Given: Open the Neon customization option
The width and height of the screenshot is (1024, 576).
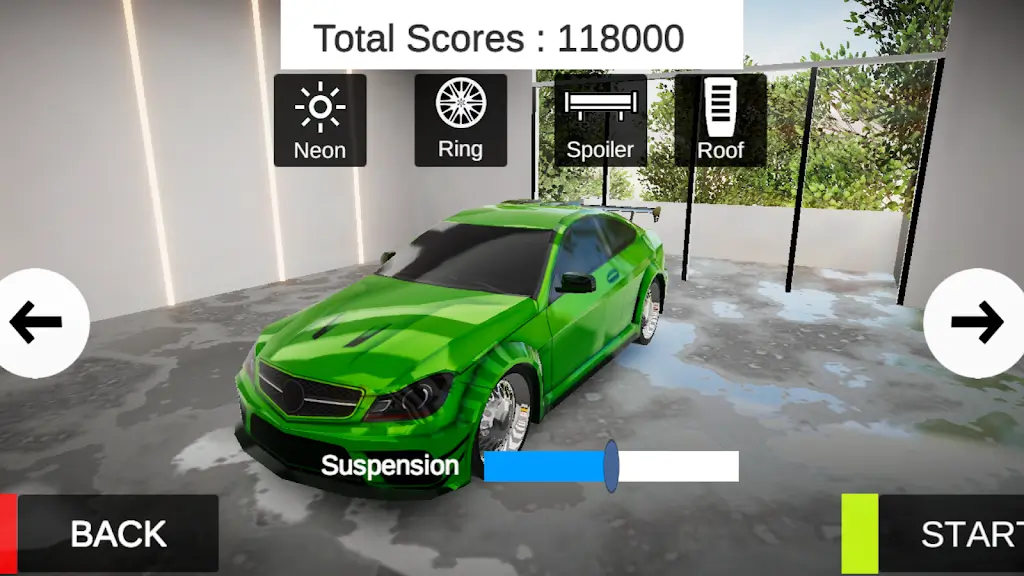Looking at the screenshot, I should (320, 120).
